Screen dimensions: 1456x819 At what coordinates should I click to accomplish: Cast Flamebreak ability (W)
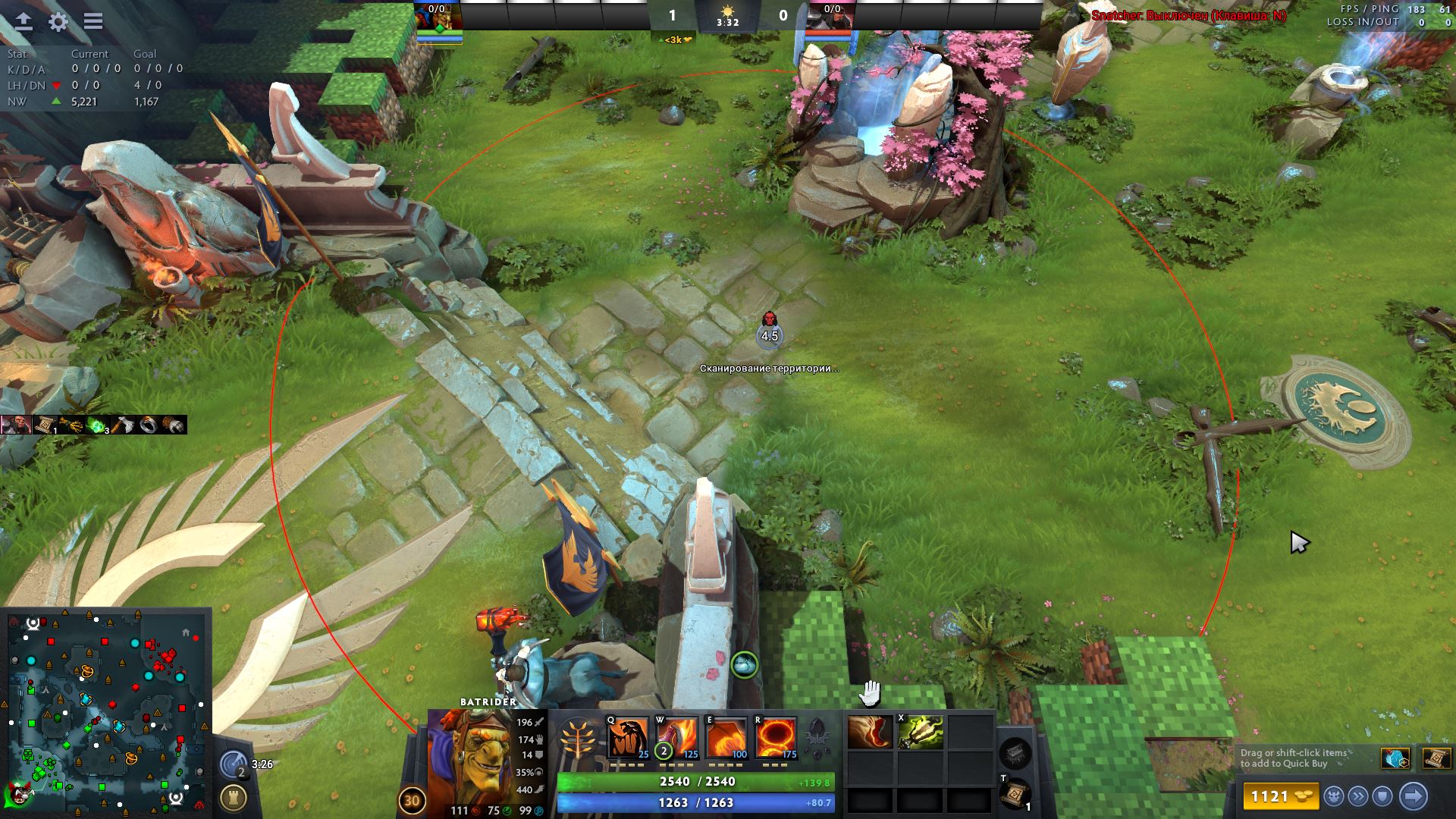pyautogui.click(x=677, y=738)
